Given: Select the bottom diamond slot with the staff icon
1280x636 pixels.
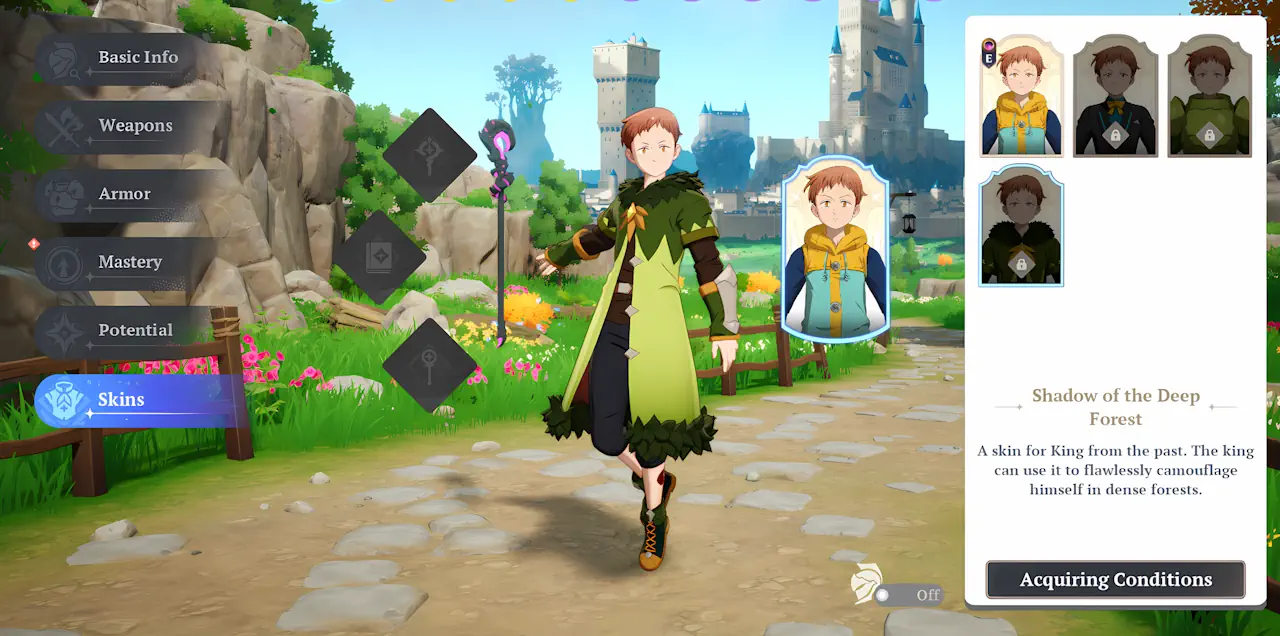Looking at the screenshot, I should coord(430,364).
